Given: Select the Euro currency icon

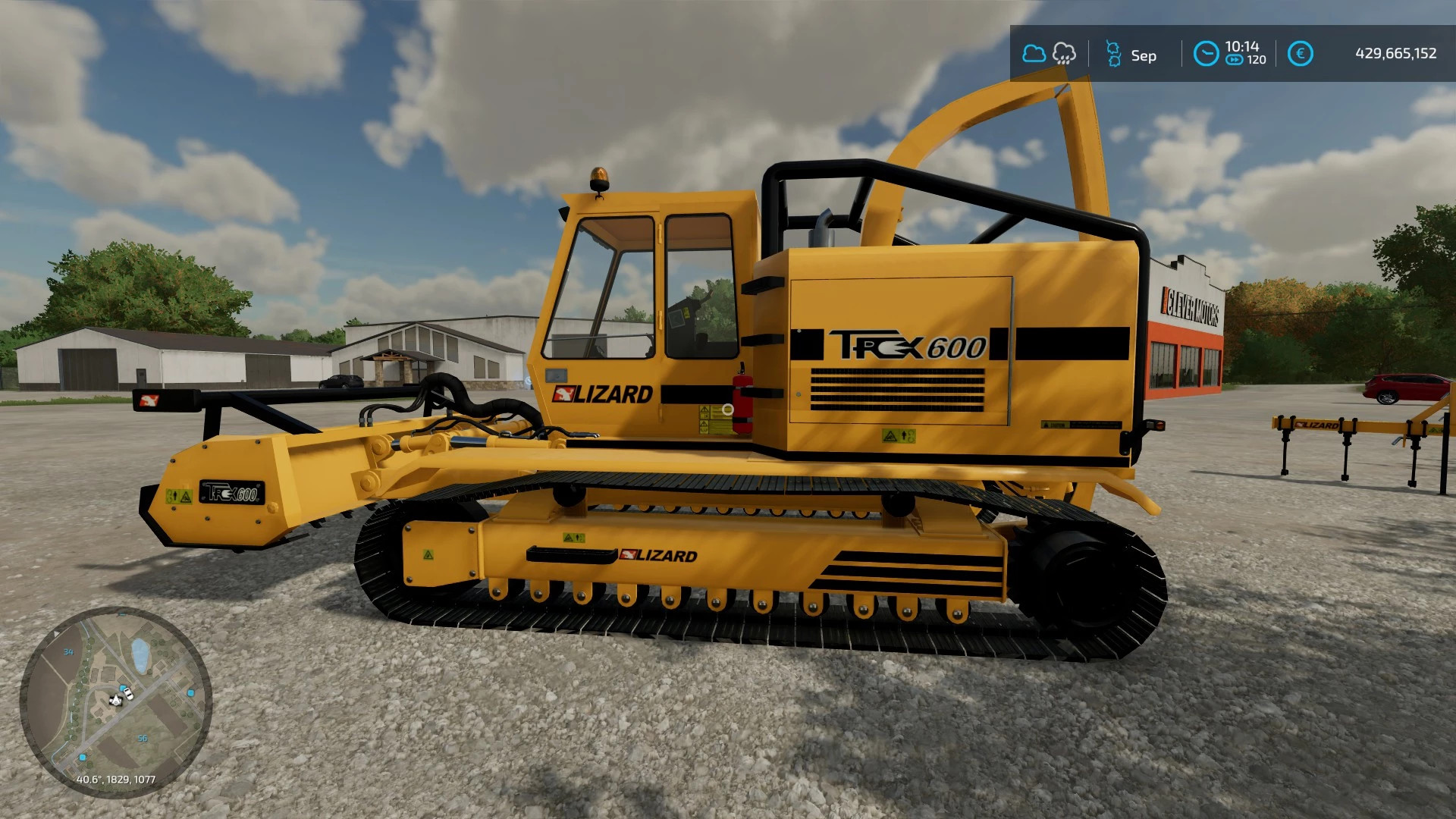Looking at the screenshot, I should [1301, 54].
